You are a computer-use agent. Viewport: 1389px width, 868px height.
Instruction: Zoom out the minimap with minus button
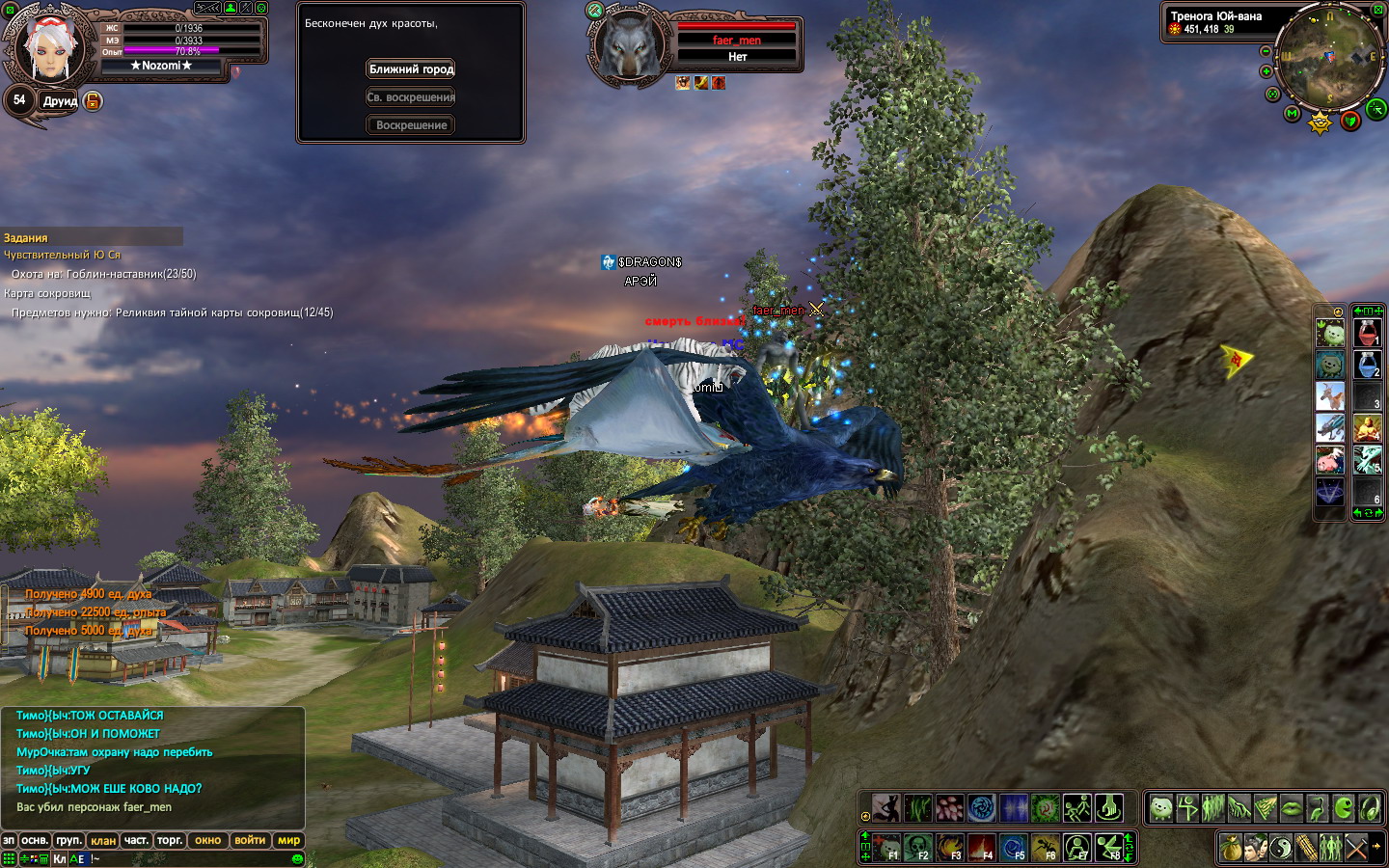(1266, 51)
